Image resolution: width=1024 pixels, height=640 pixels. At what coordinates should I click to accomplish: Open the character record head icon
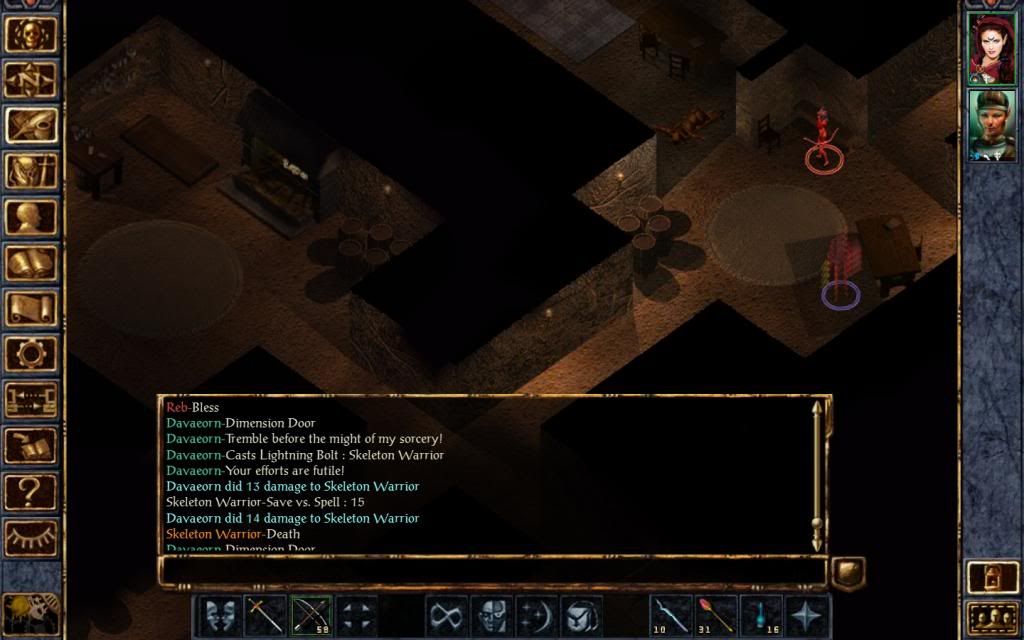(31, 217)
